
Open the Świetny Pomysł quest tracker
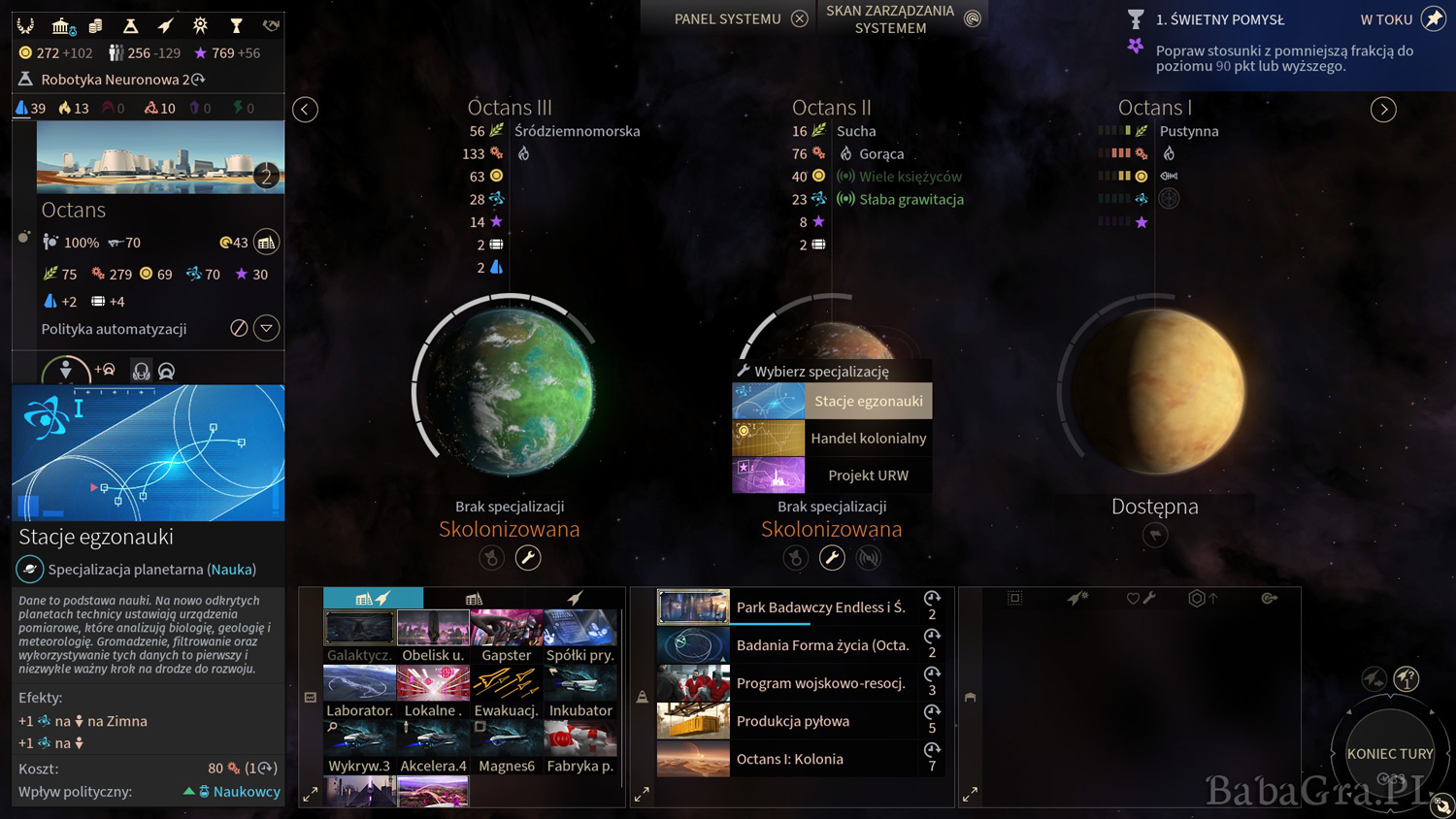coord(1219,19)
